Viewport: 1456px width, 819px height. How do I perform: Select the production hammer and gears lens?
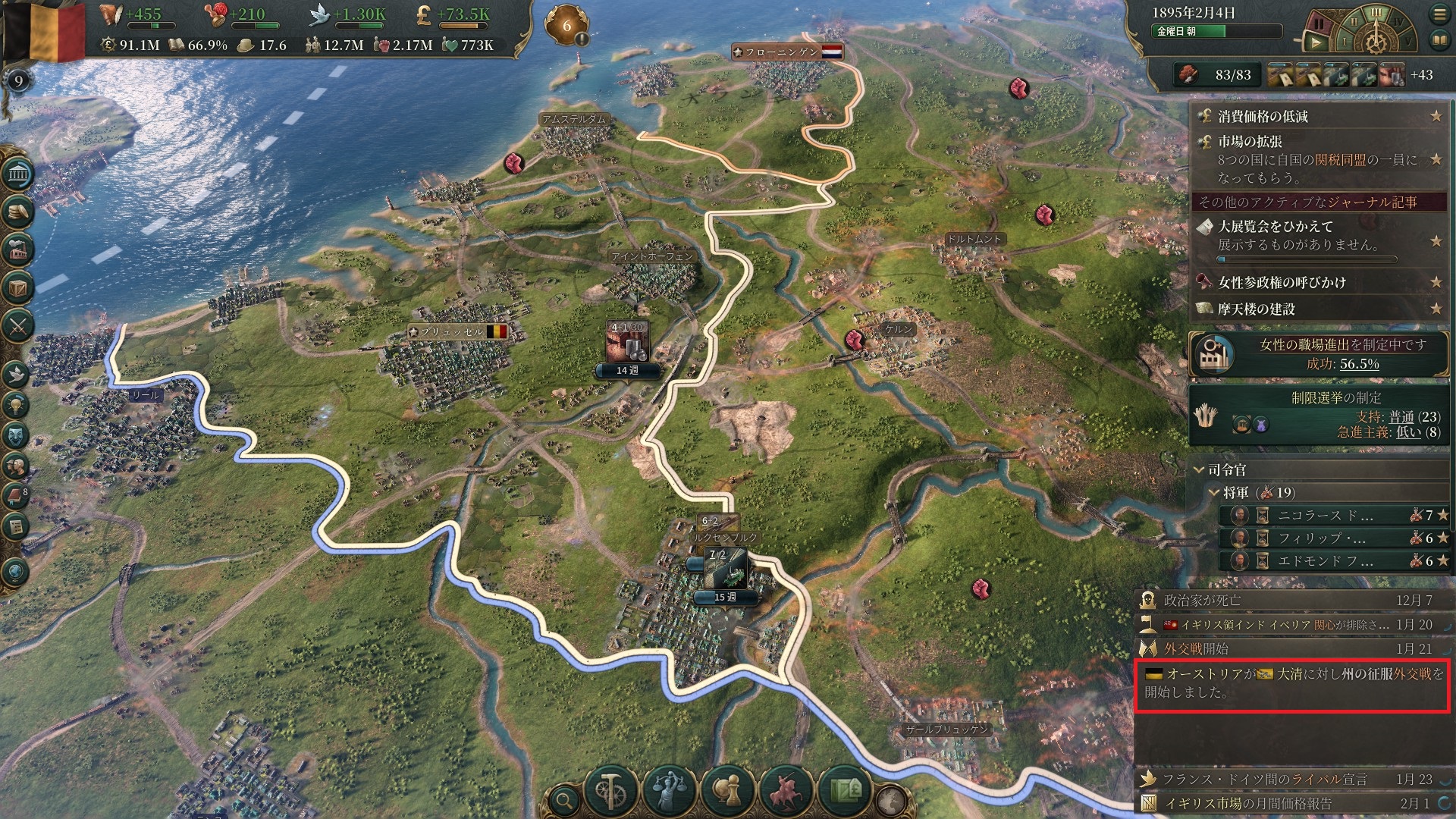coord(611,791)
